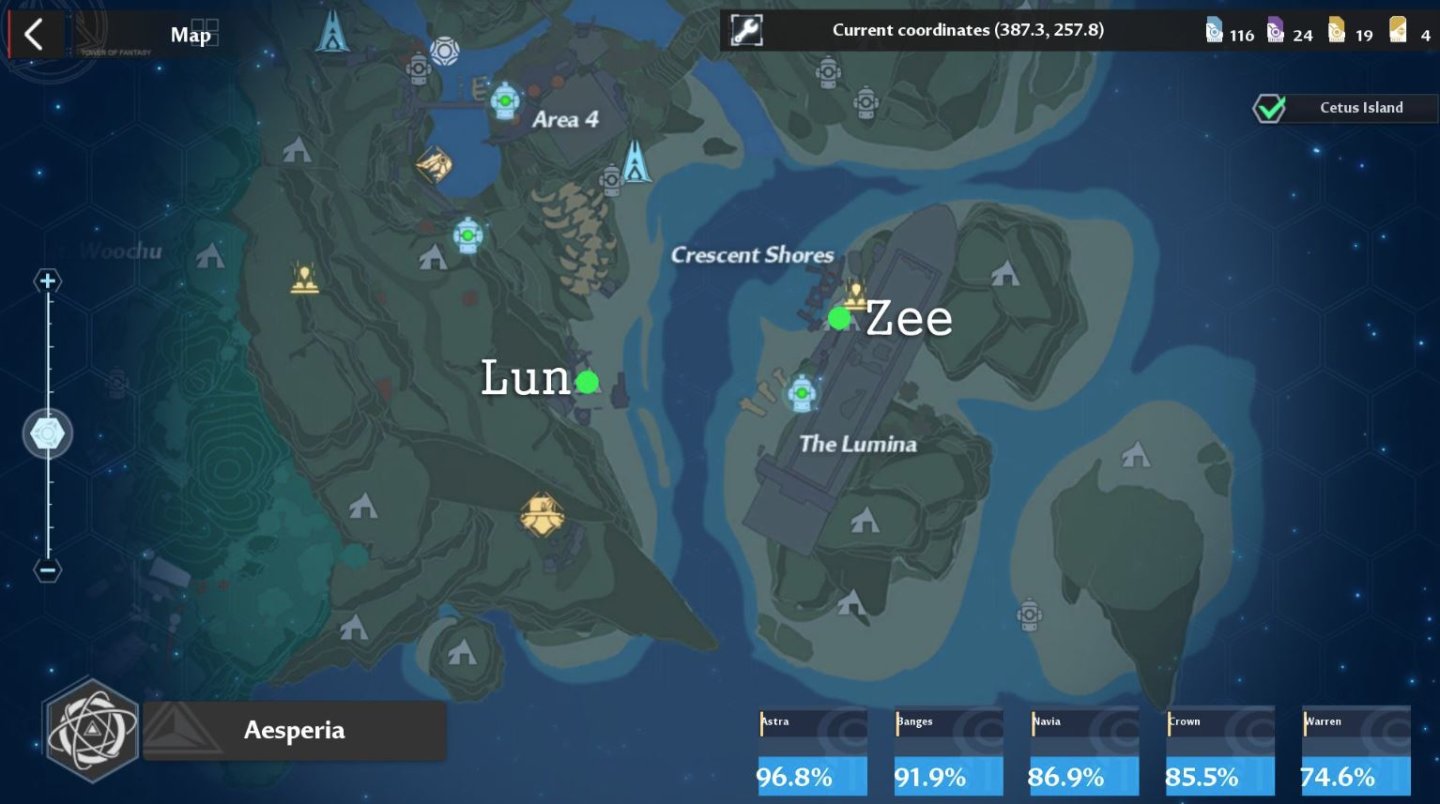Click the map zoom slider handle

[x=47, y=434]
